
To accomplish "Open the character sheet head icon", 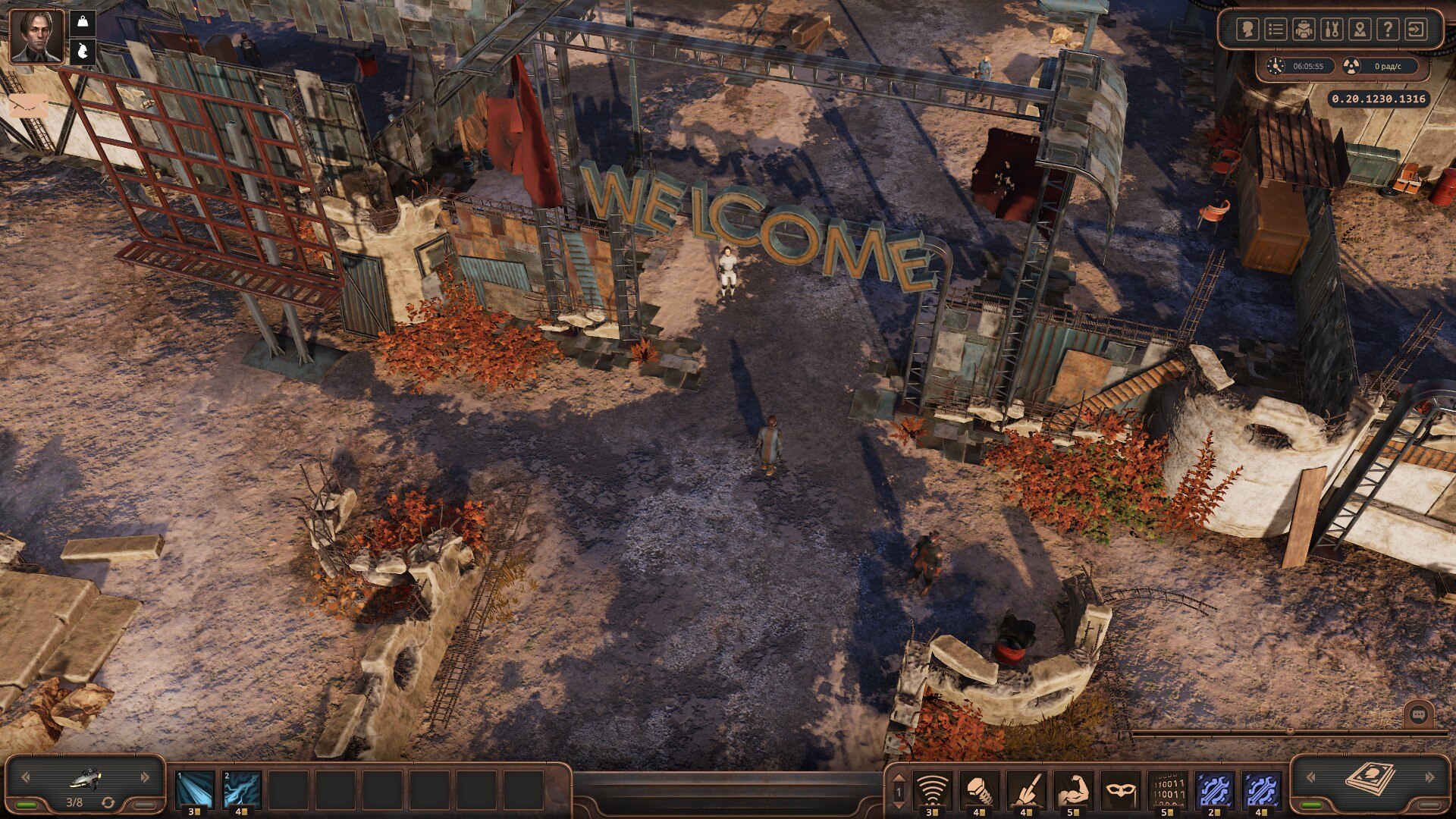I will coord(1247,30).
